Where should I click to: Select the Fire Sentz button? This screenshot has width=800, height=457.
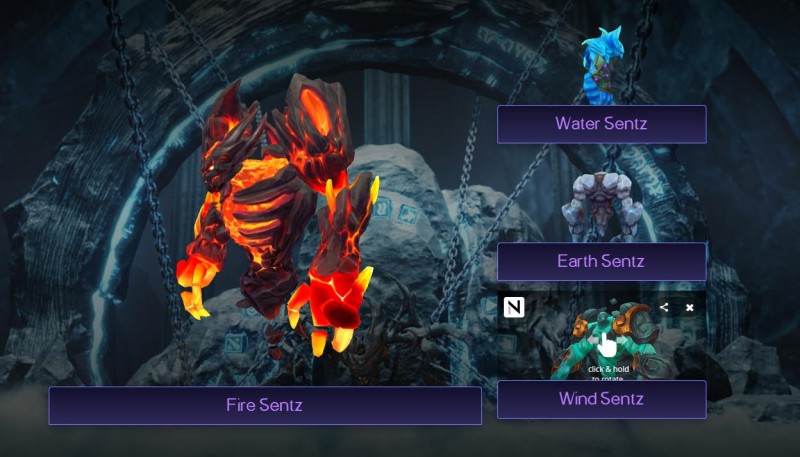point(265,405)
